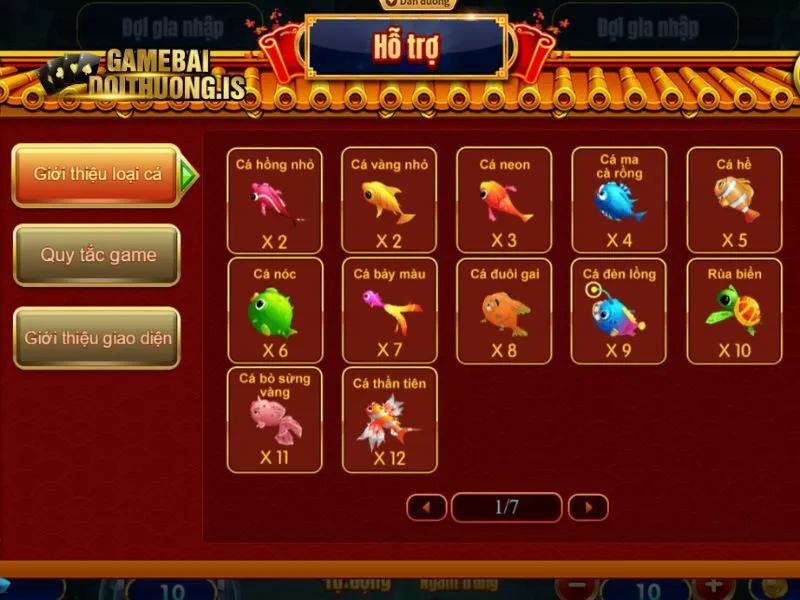Select the Cá đèn lồng lanternfish tile
The width and height of the screenshot is (800, 600).
click(619, 310)
